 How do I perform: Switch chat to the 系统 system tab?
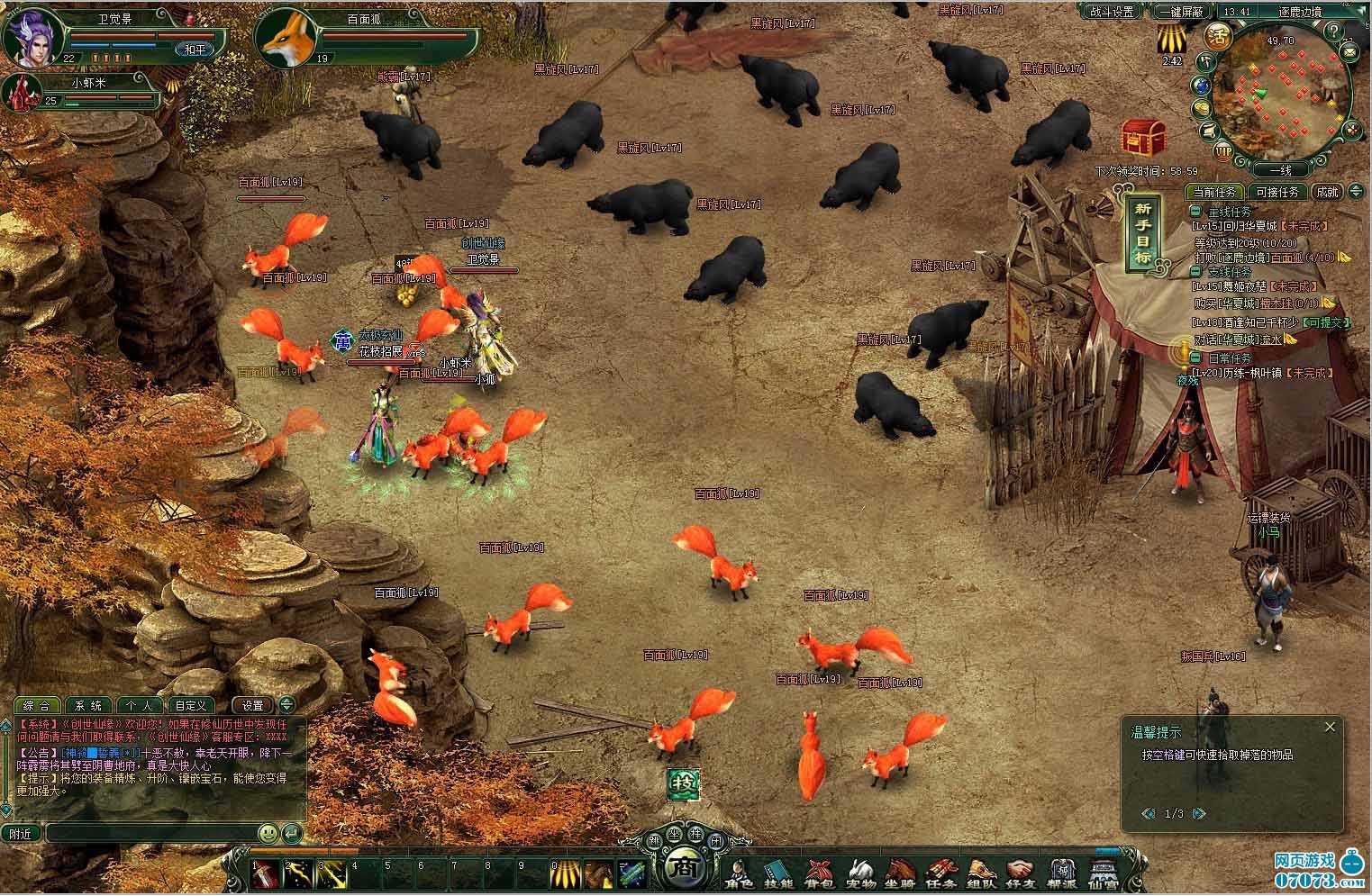[88, 706]
